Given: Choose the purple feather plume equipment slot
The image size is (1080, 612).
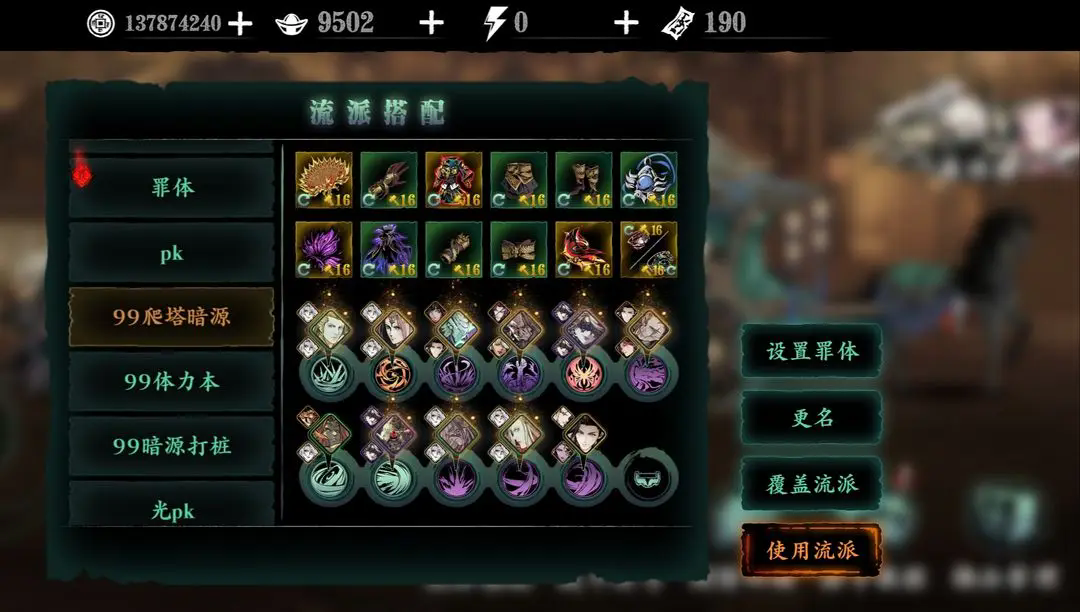Looking at the screenshot, I should (324, 250).
